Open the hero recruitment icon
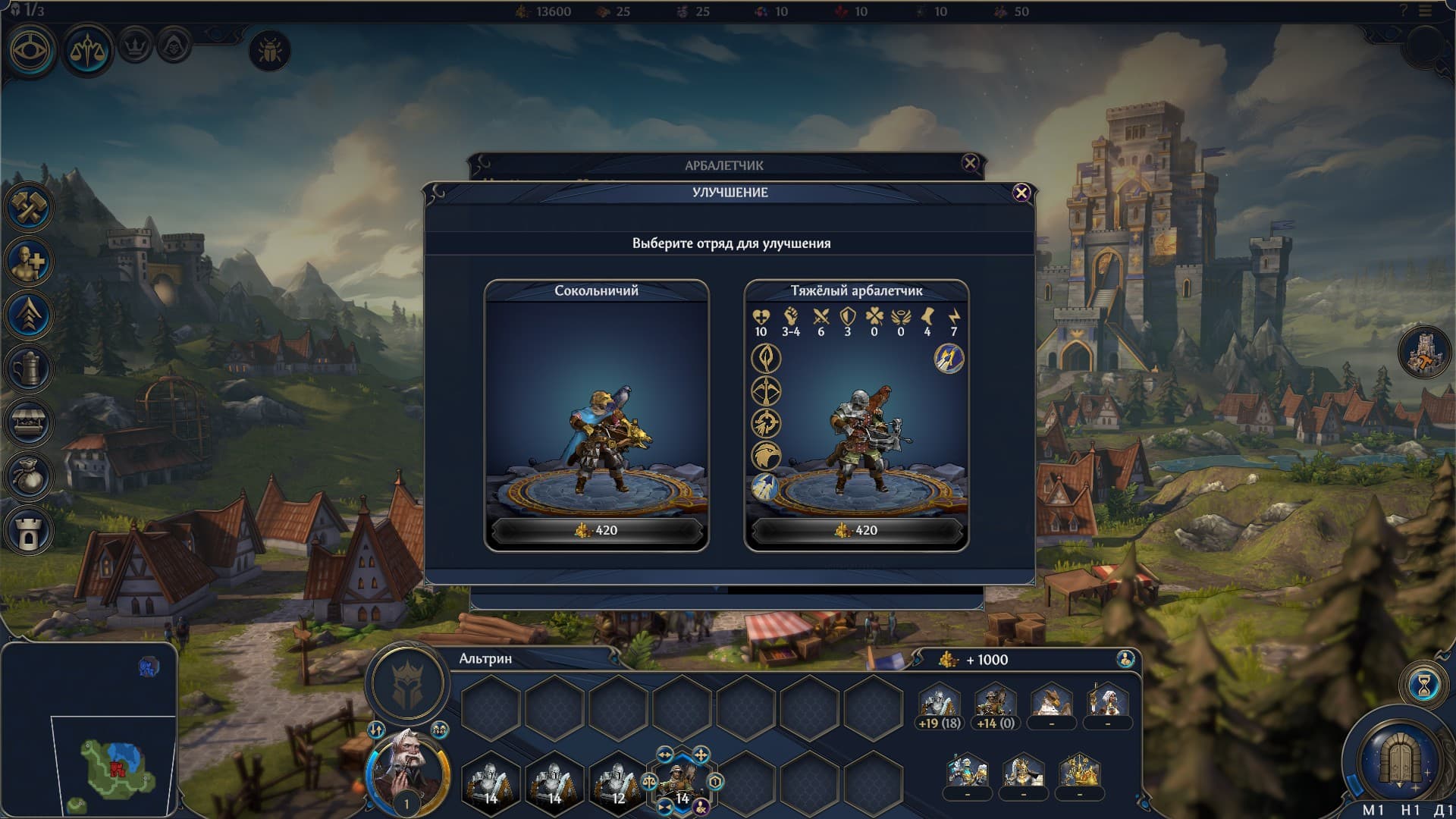Image resolution: width=1456 pixels, height=819 pixels. (30, 262)
